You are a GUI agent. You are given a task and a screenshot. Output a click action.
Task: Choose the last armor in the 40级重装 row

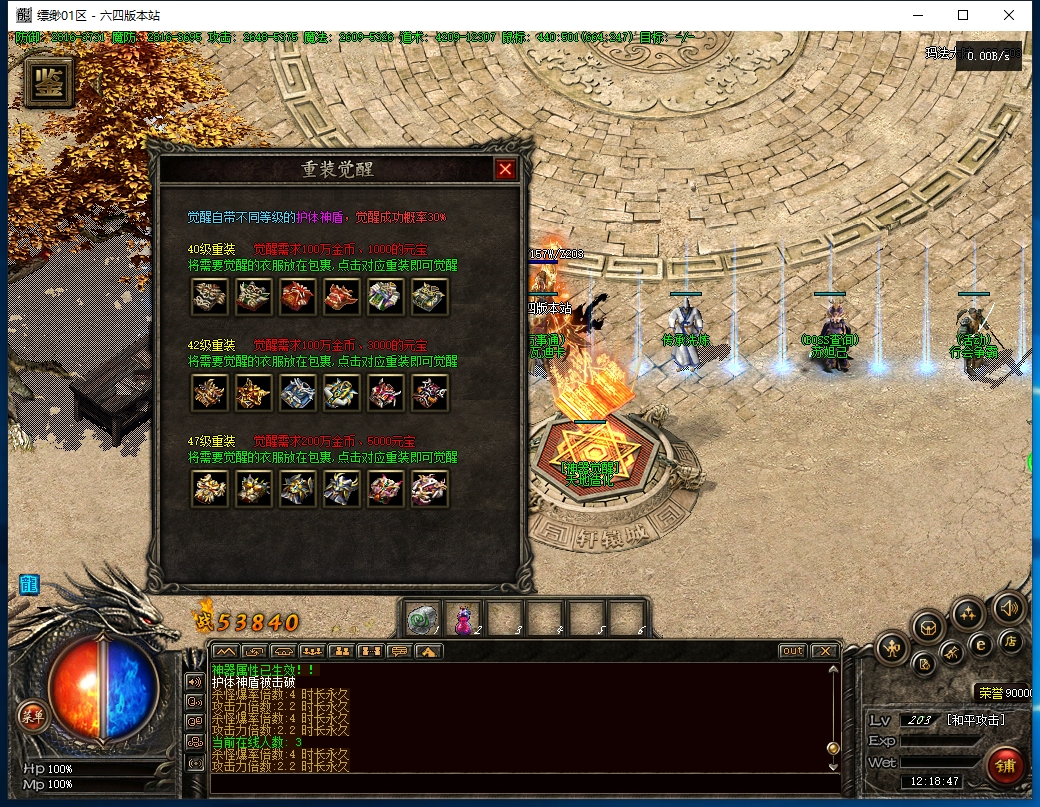click(430, 296)
